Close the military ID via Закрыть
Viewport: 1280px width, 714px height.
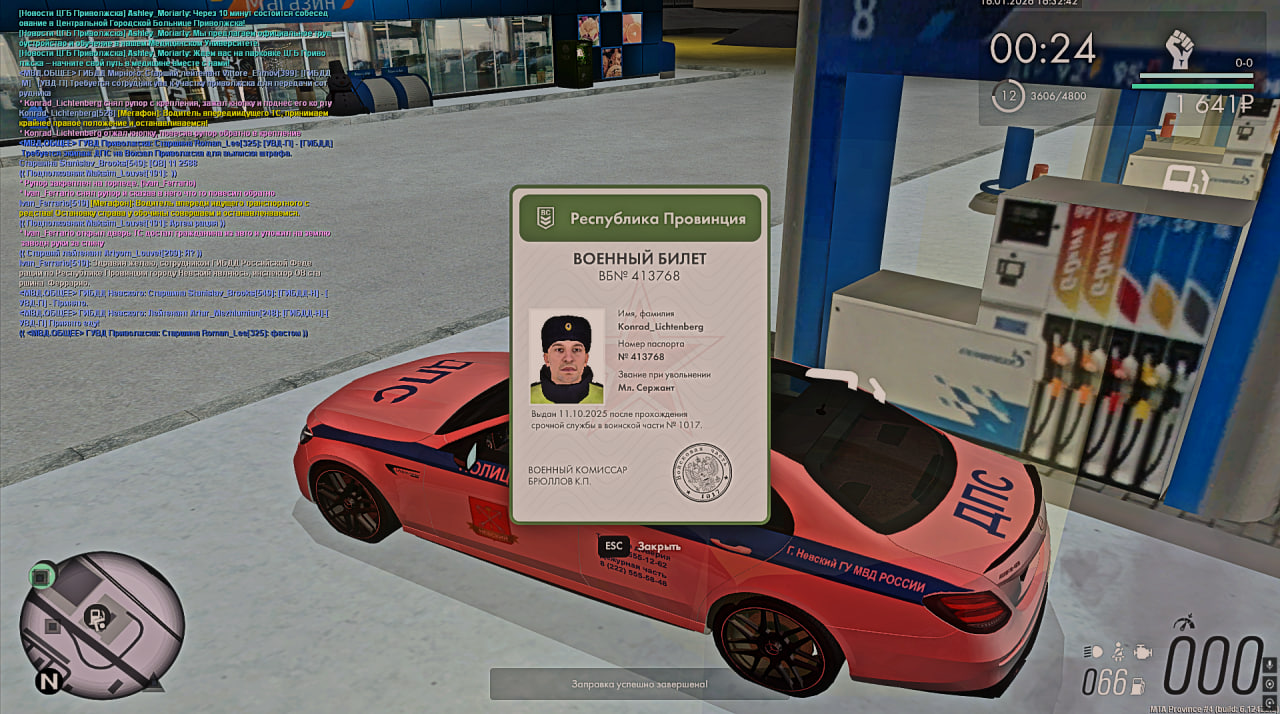(x=640, y=546)
